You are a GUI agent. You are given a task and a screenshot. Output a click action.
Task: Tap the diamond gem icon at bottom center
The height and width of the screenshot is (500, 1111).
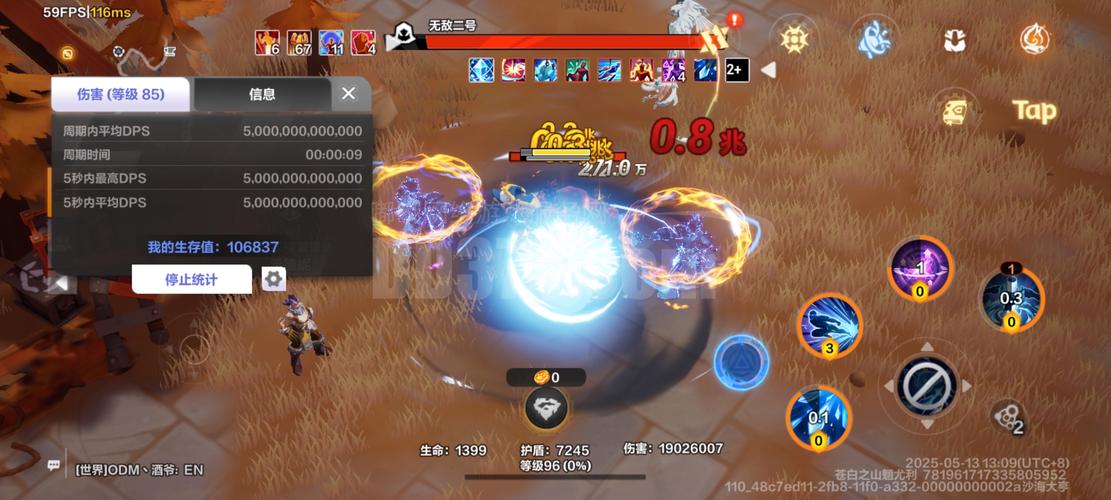point(546,407)
